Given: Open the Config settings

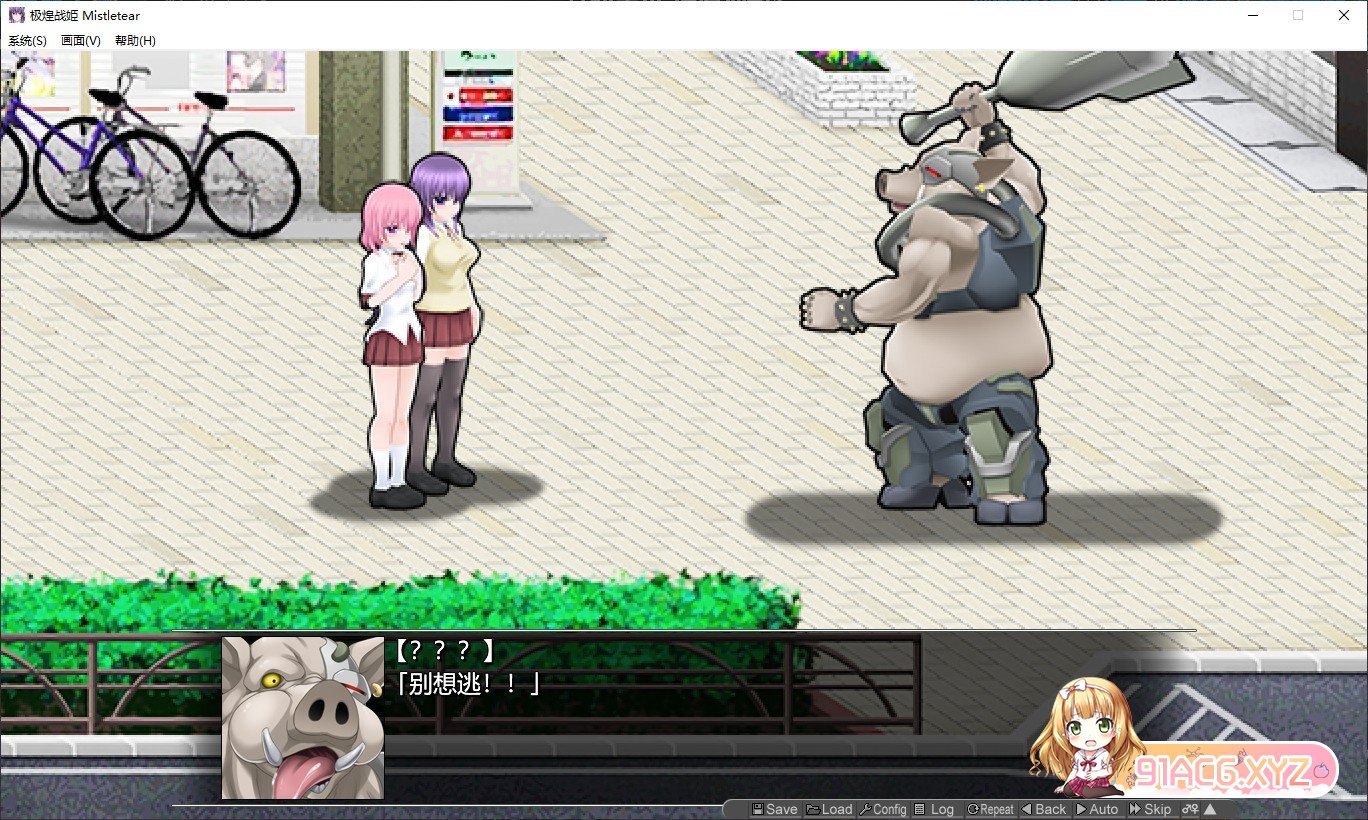Looking at the screenshot, I should click(x=883, y=809).
